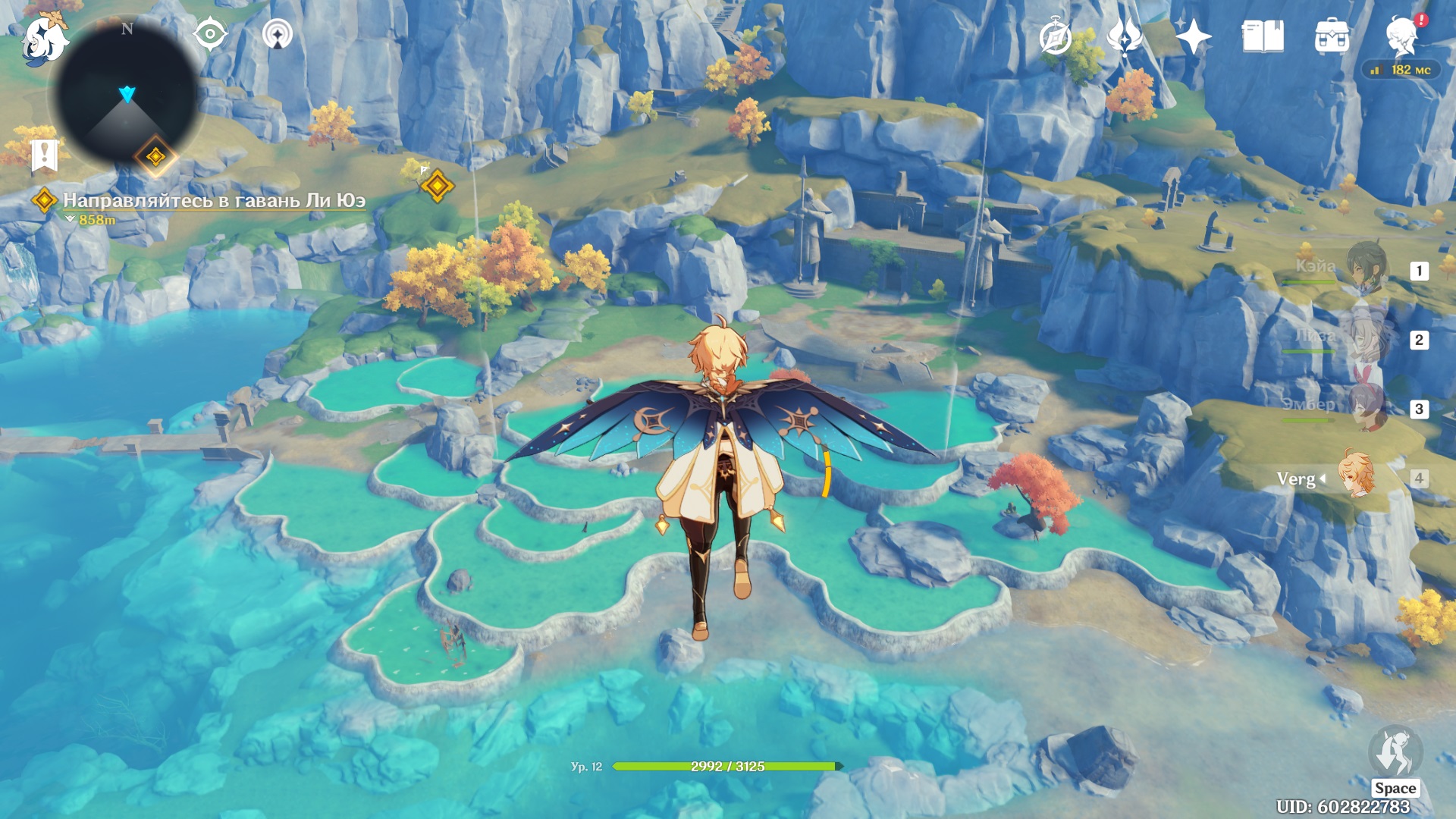Open the character menu profile icon
The image size is (1456, 819).
coord(1401,36)
